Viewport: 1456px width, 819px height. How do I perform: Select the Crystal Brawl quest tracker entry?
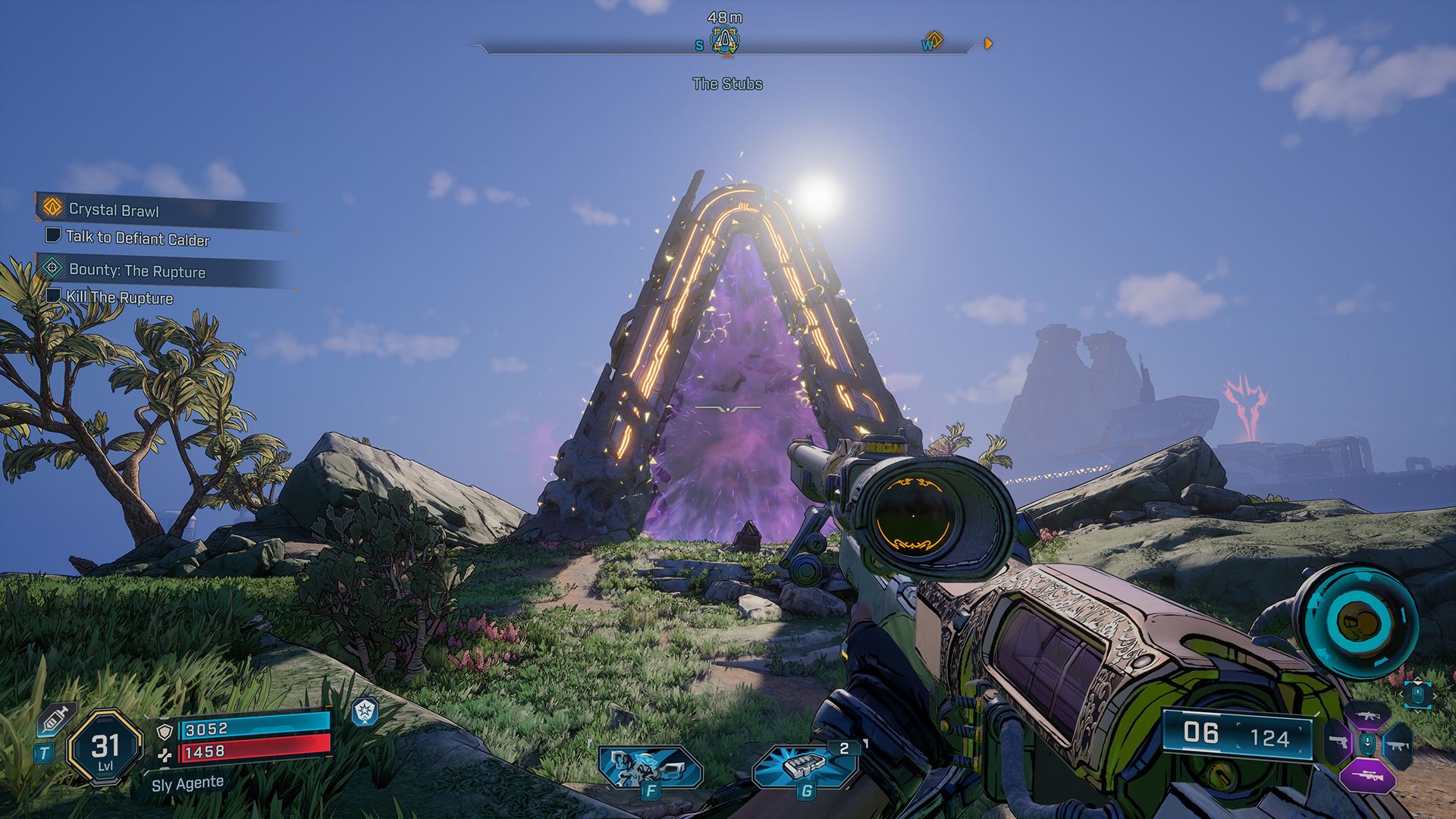pyautogui.click(x=114, y=209)
